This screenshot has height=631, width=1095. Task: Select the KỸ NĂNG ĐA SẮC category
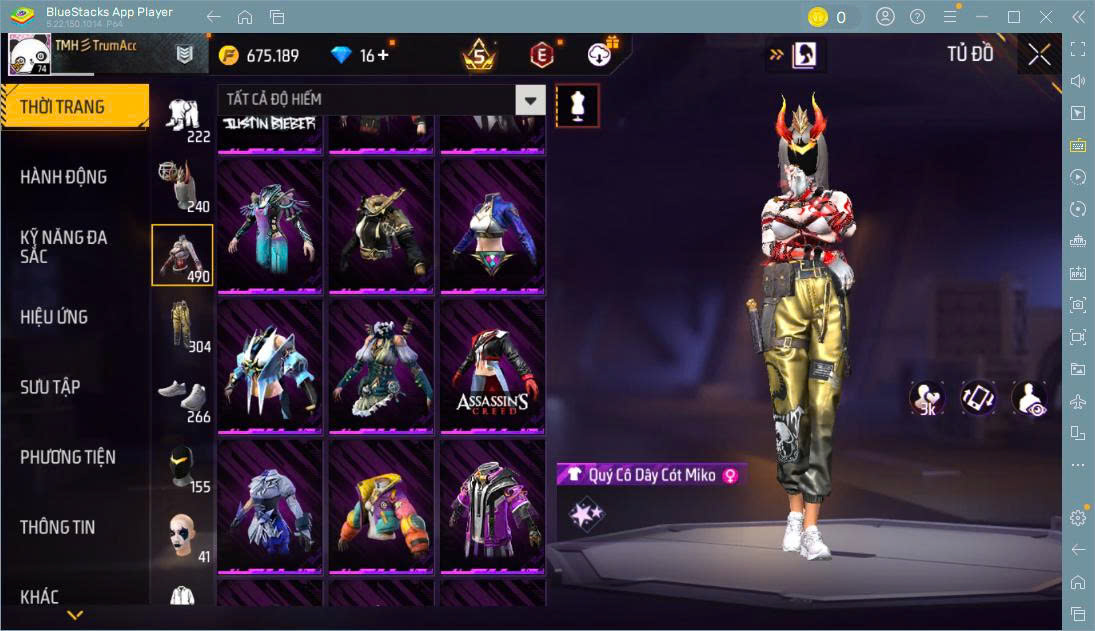tap(64, 247)
